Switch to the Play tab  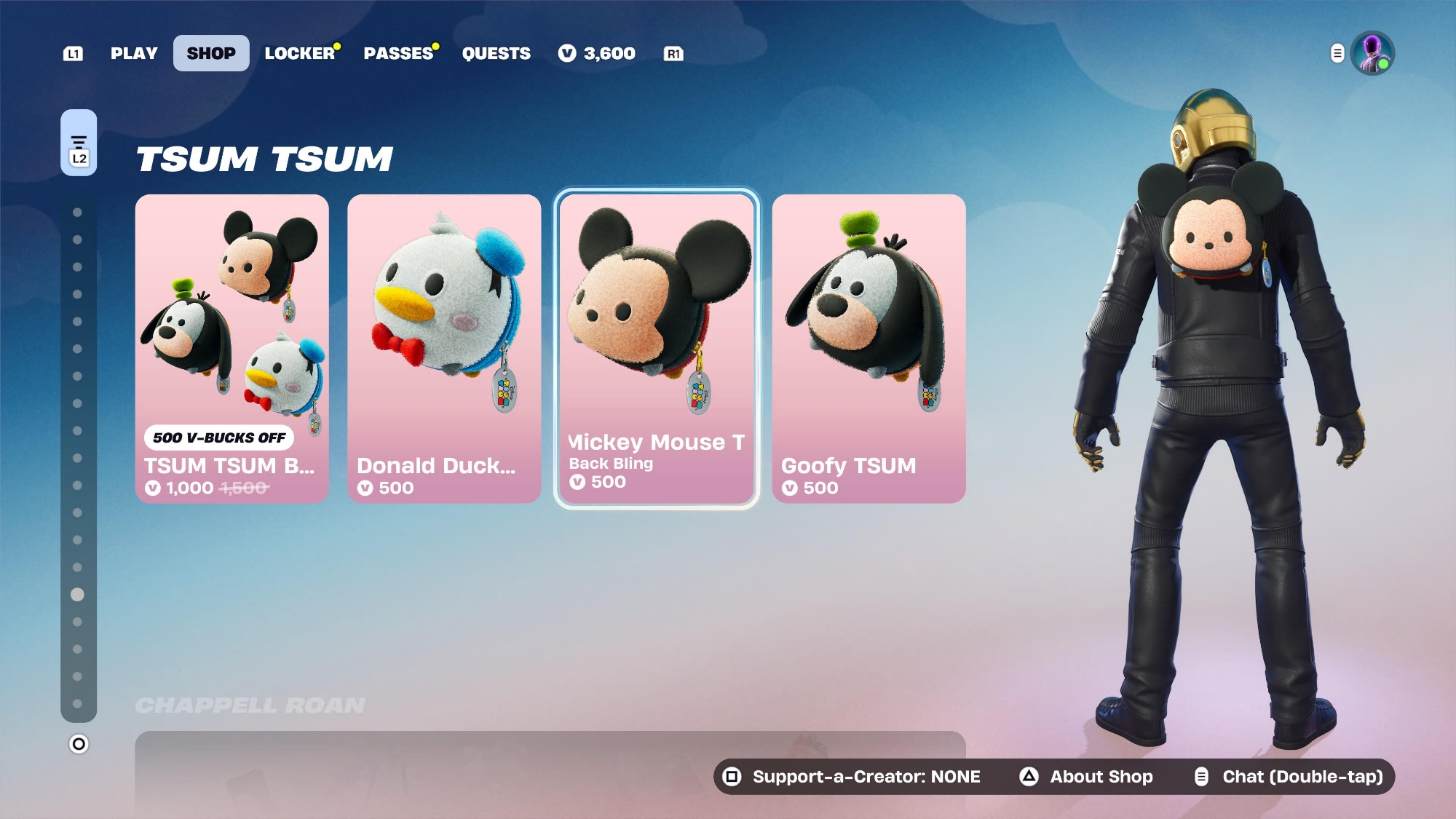134,53
